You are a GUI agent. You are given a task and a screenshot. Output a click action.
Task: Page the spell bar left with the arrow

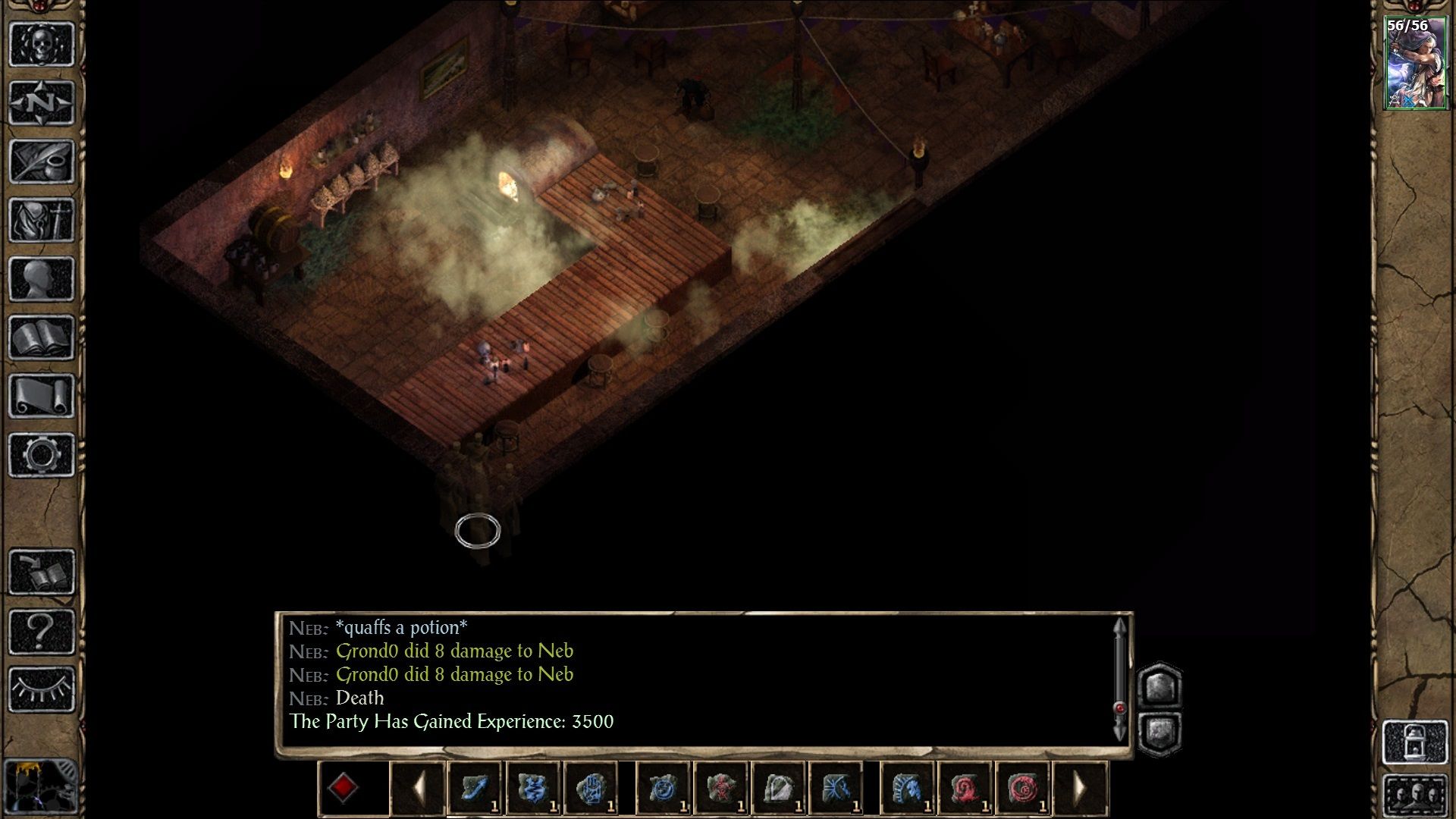(x=418, y=788)
